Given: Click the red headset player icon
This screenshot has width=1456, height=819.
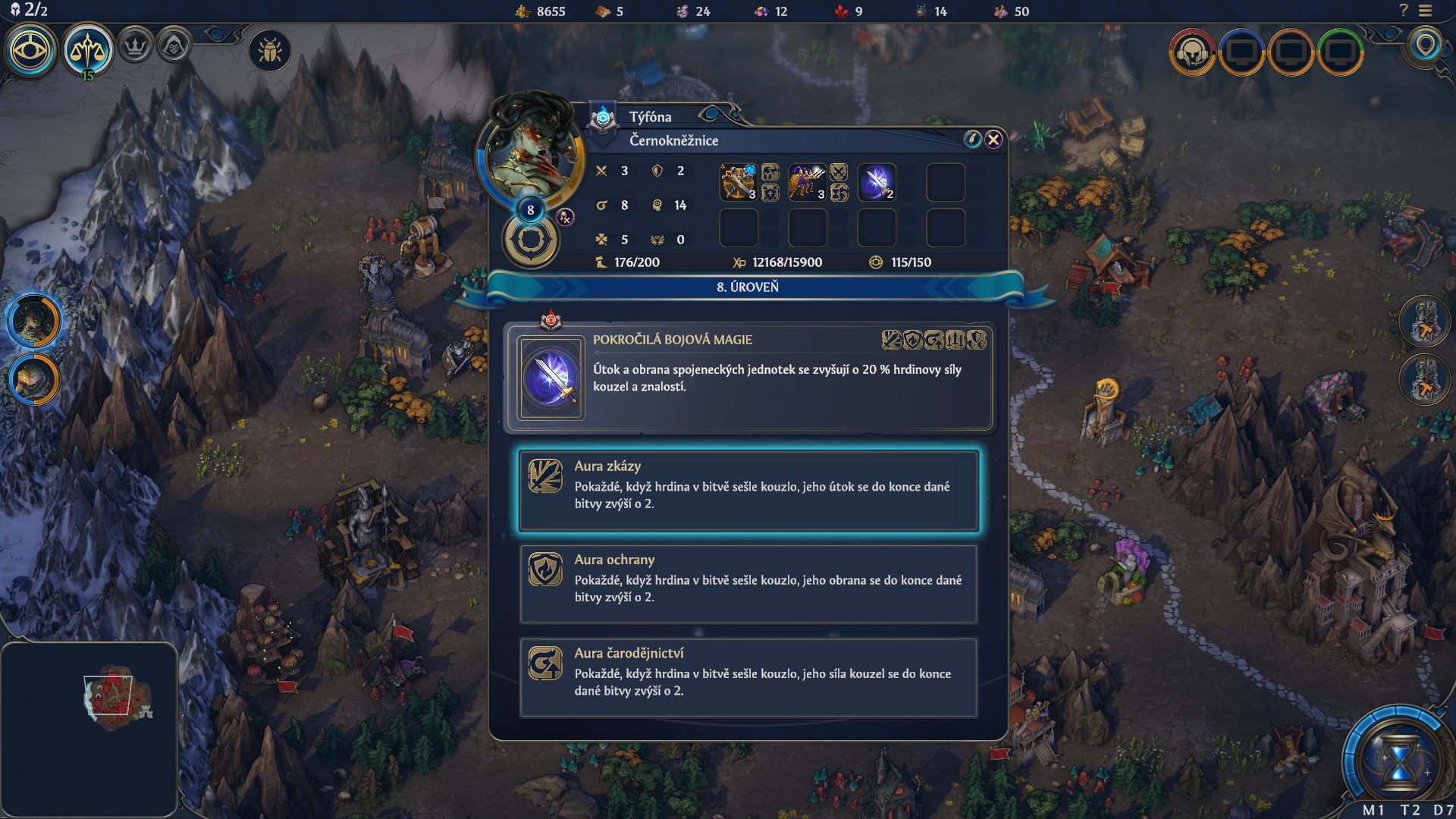Looking at the screenshot, I should coord(1192,52).
